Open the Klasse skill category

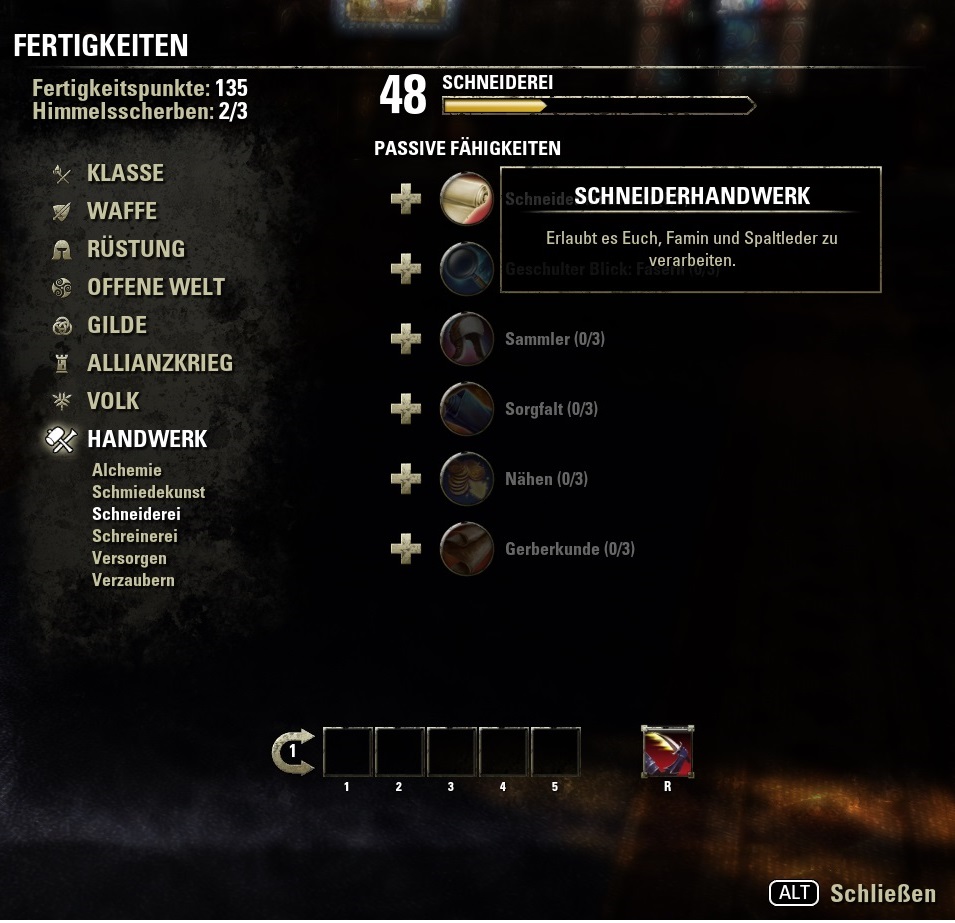(125, 173)
